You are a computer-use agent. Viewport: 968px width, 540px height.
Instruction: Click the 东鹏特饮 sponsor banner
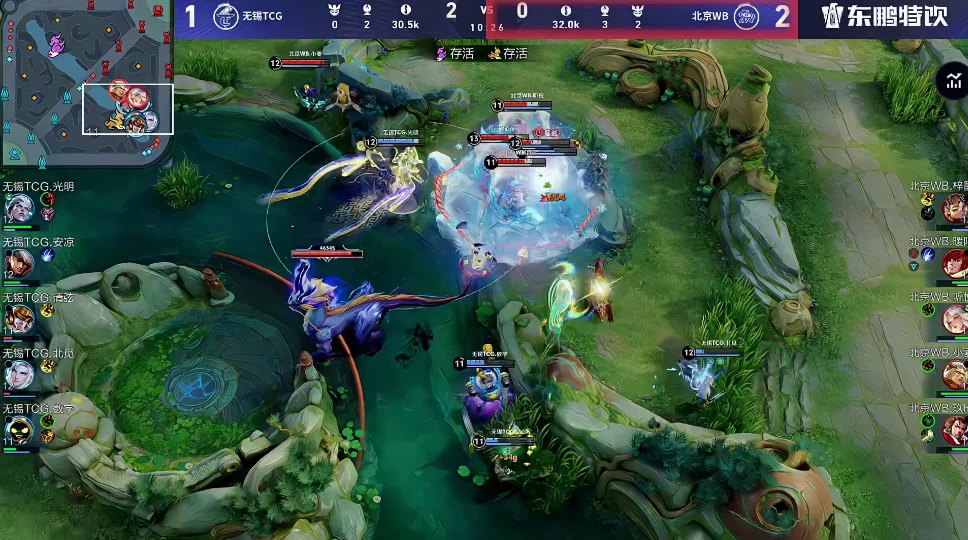coord(883,16)
